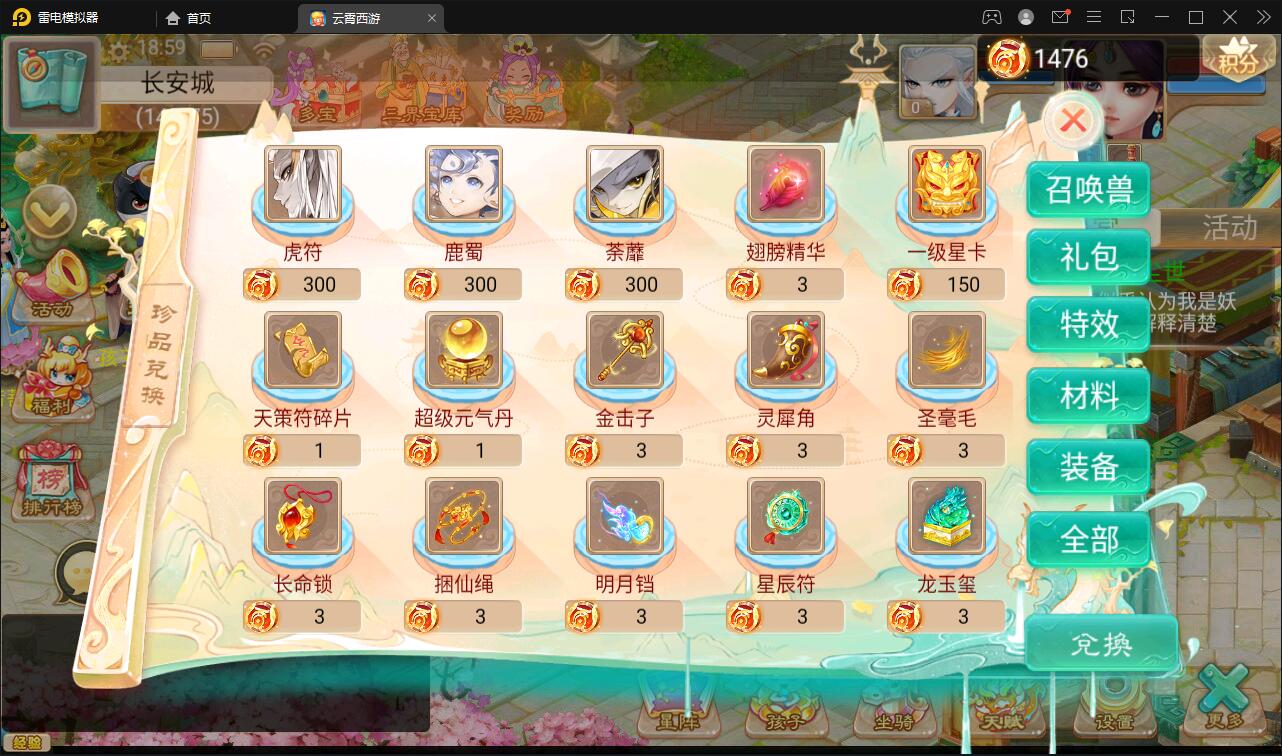1282x756 pixels.
Task: Select the 材料 category button
Action: tap(1088, 394)
